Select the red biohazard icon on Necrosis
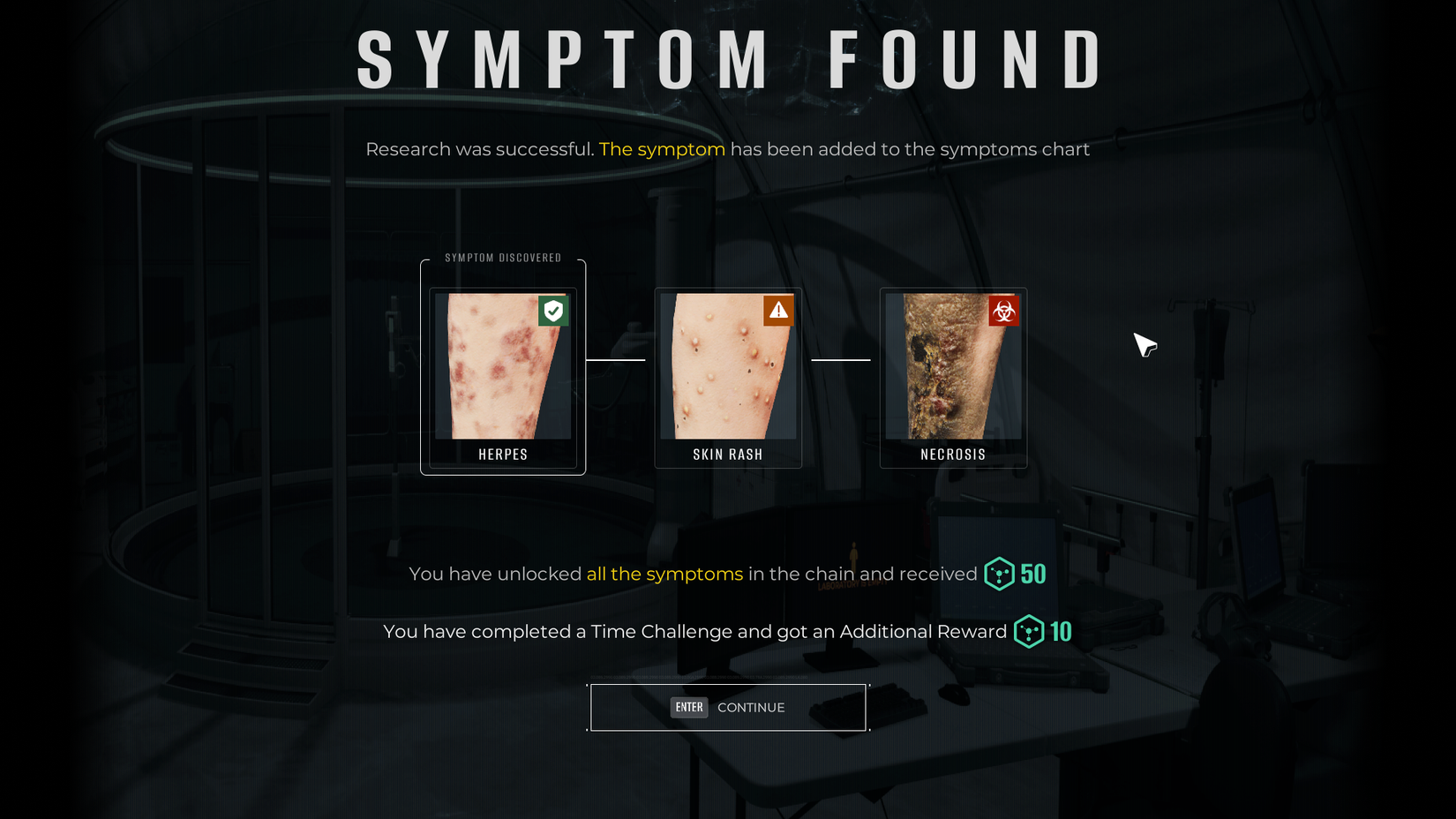Image resolution: width=1456 pixels, height=819 pixels. point(1004,311)
